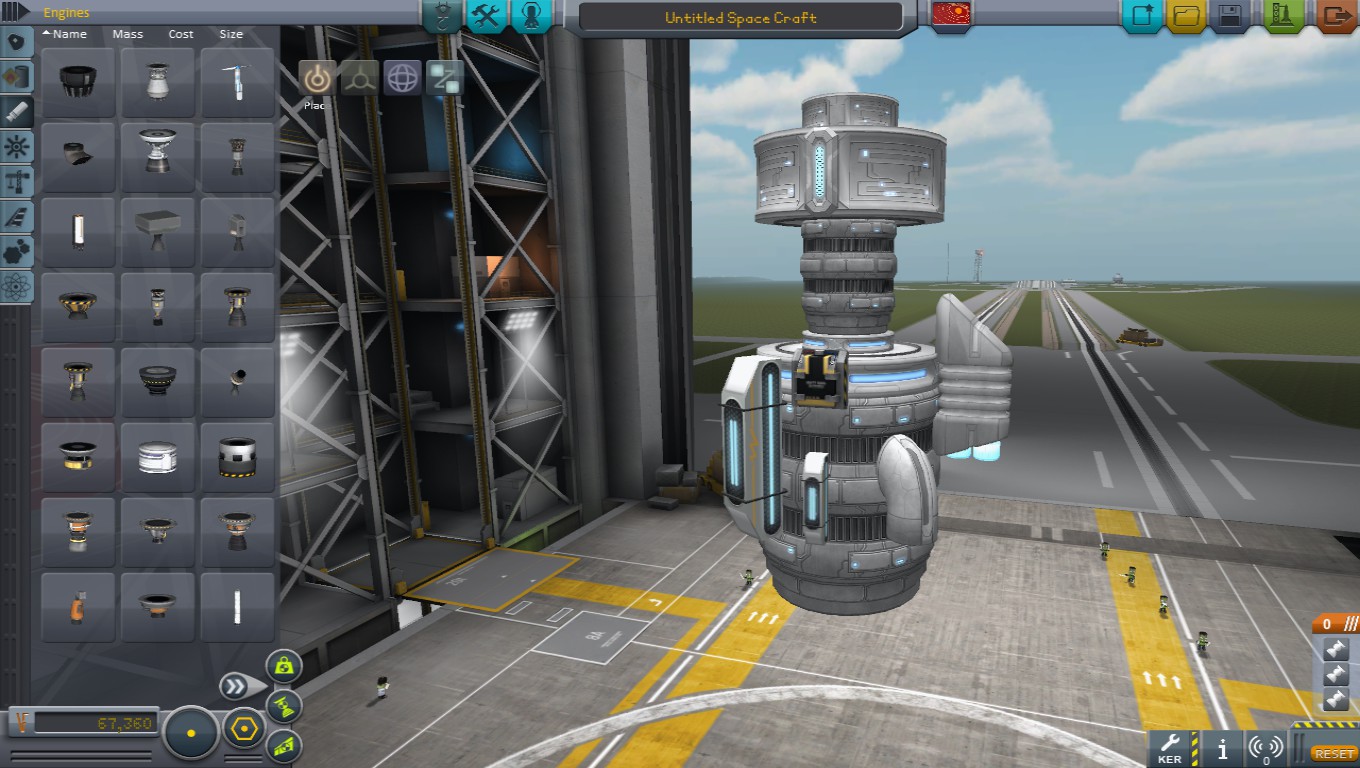Open the KER engineer wrench button
This screenshot has height=768, width=1360.
1170,746
